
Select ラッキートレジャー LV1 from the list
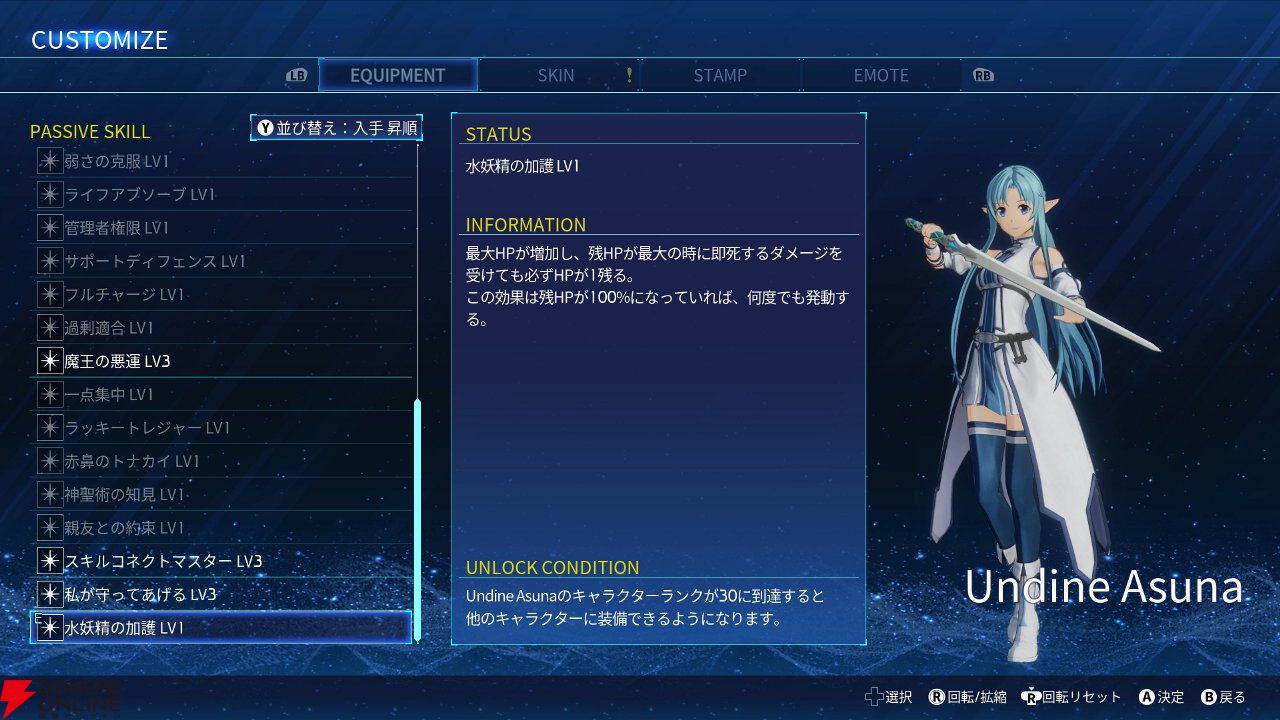click(222, 428)
